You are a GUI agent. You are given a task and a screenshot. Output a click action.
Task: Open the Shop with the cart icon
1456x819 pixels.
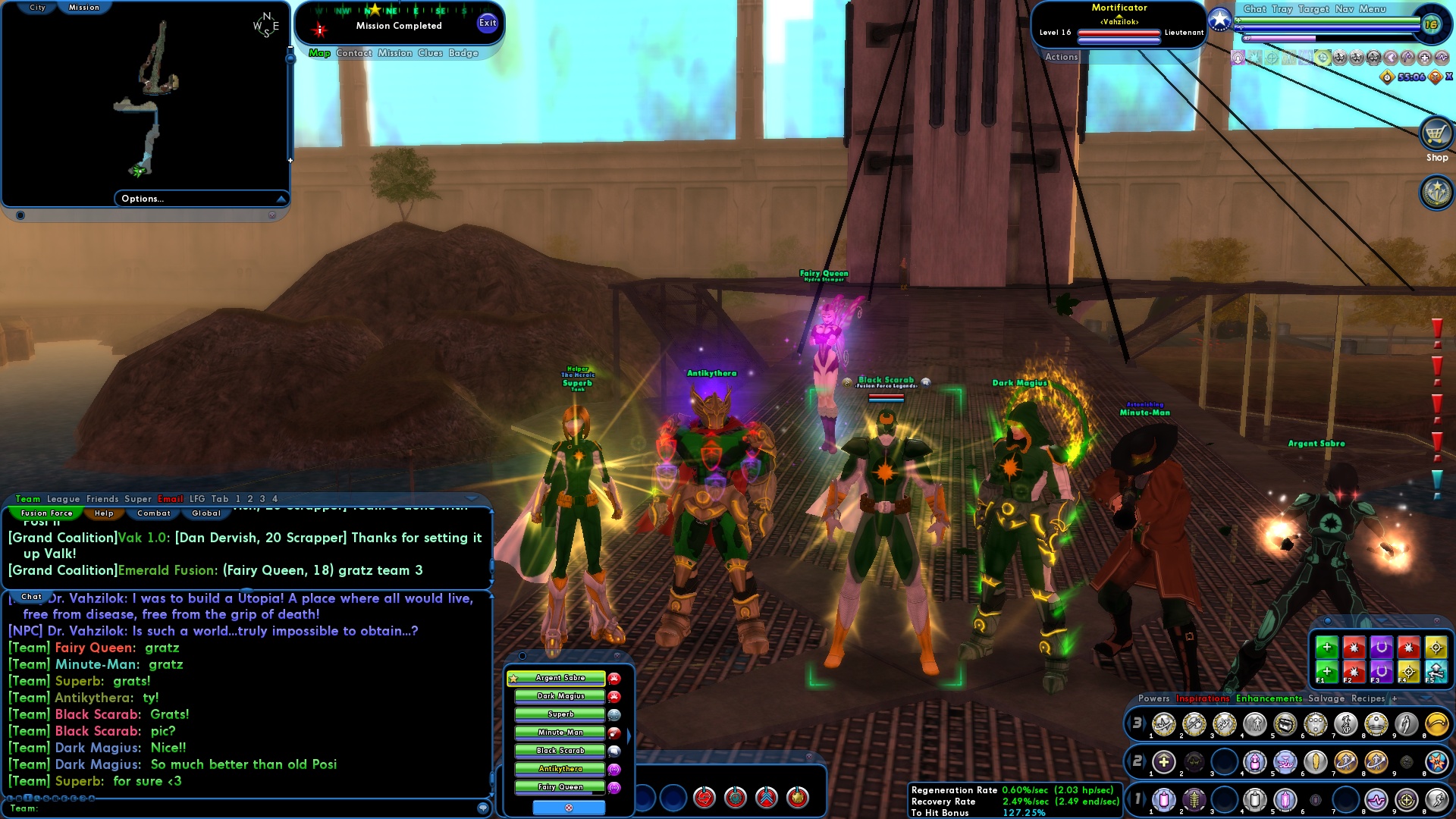pyautogui.click(x=1436, y=133)
